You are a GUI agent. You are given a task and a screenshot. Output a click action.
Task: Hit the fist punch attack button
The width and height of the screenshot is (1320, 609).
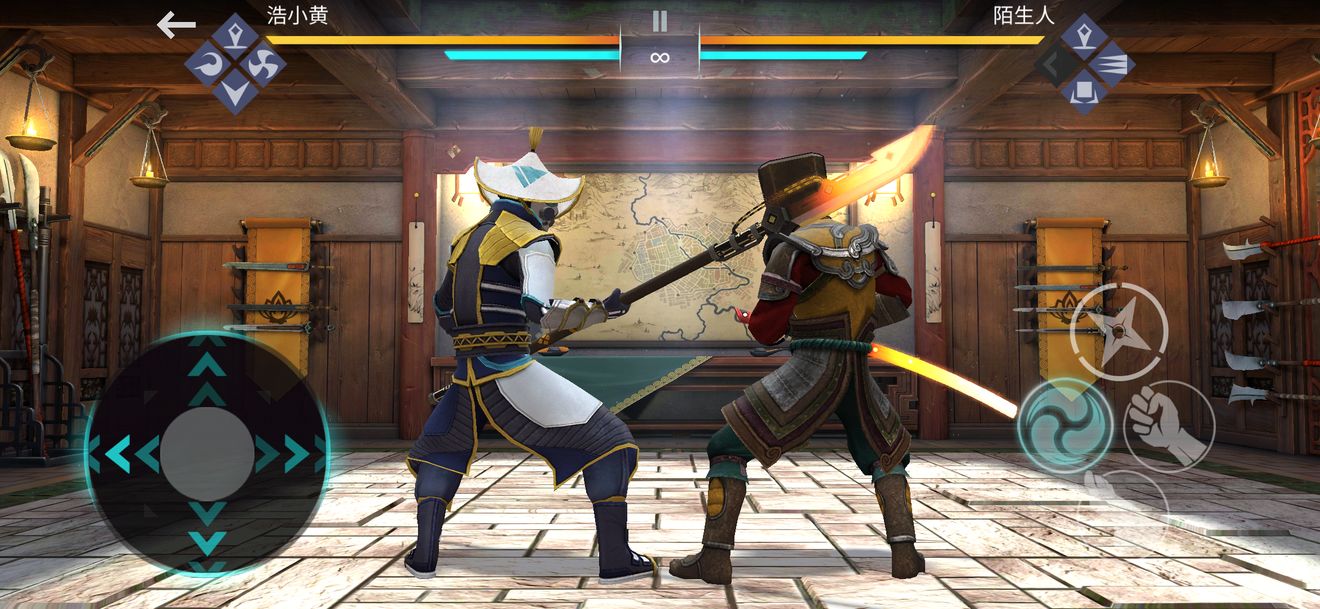[1169, 426]
